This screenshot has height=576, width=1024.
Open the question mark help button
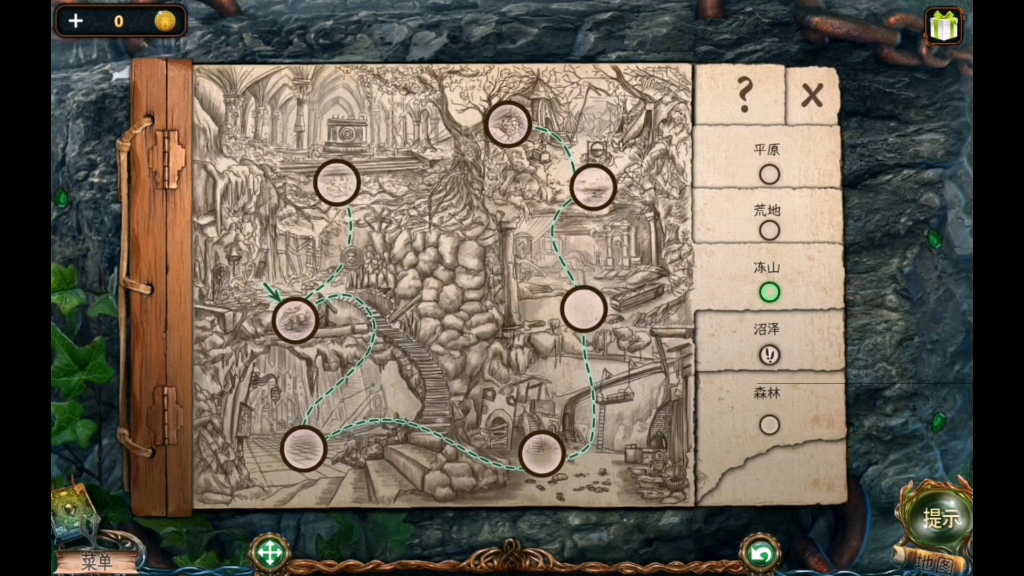[x=743, y=95]
